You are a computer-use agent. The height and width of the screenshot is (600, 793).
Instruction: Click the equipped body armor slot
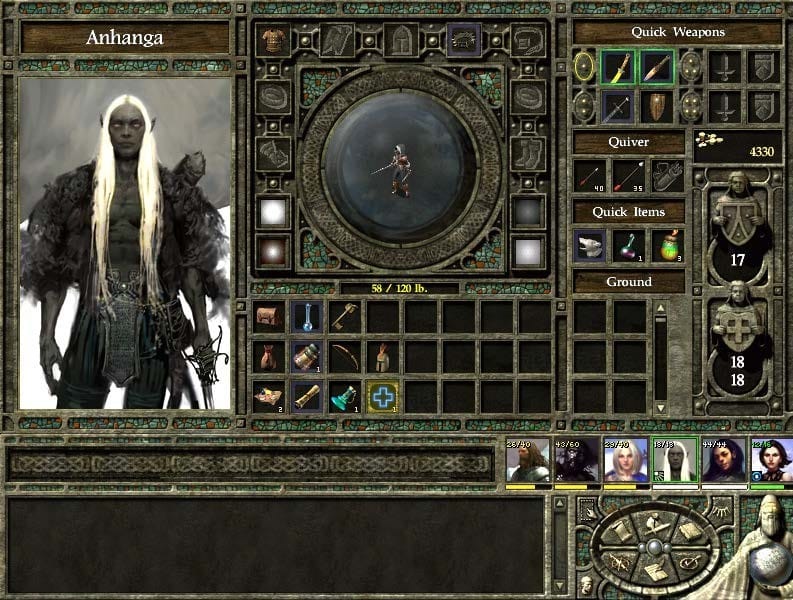(x=271, y=41)
